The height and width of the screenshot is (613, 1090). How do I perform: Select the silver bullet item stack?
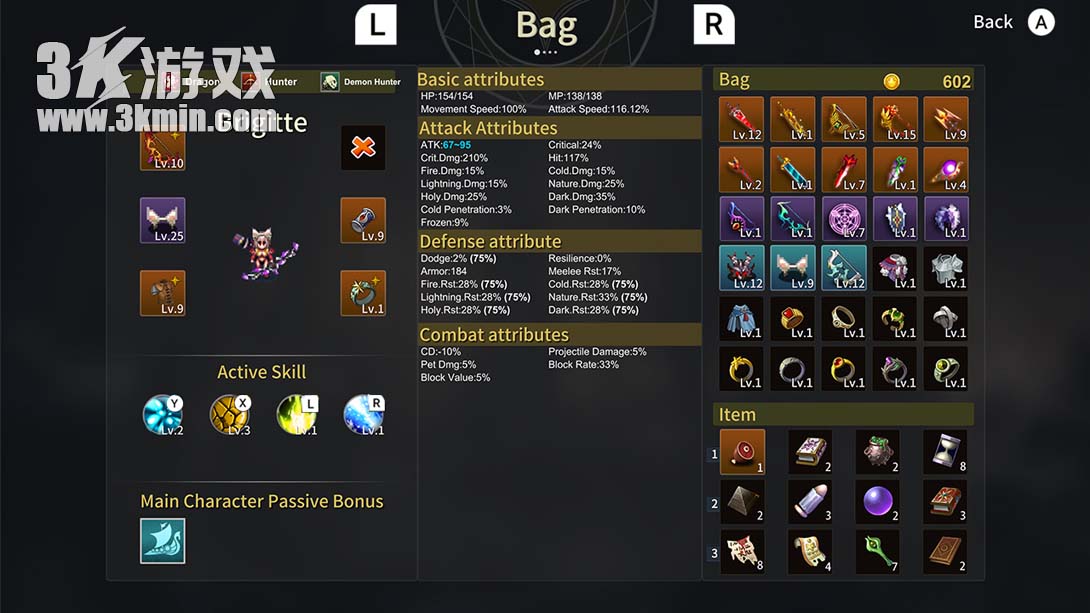[810, 501]
